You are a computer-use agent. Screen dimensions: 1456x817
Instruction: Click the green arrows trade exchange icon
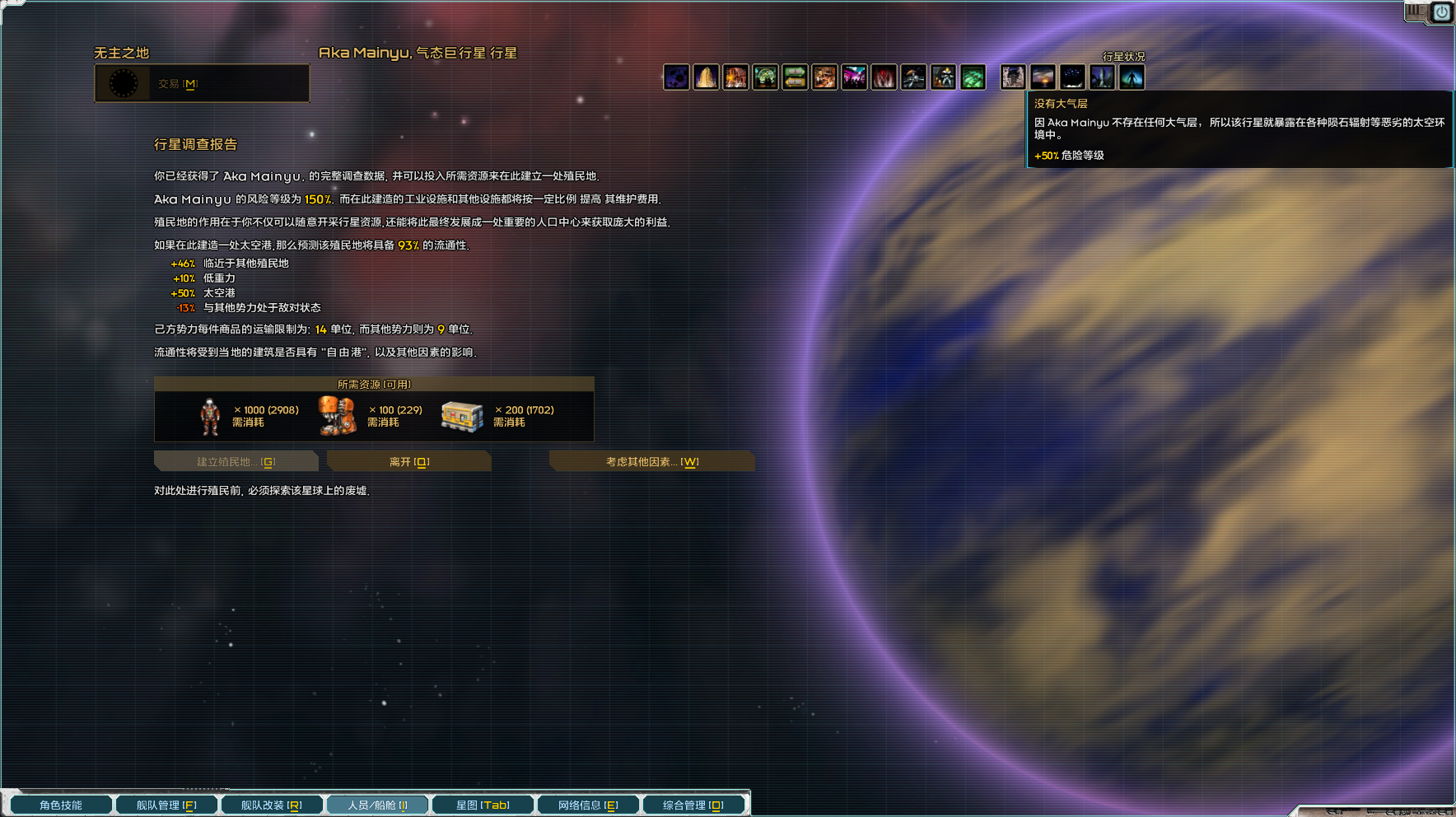(796, 77)
